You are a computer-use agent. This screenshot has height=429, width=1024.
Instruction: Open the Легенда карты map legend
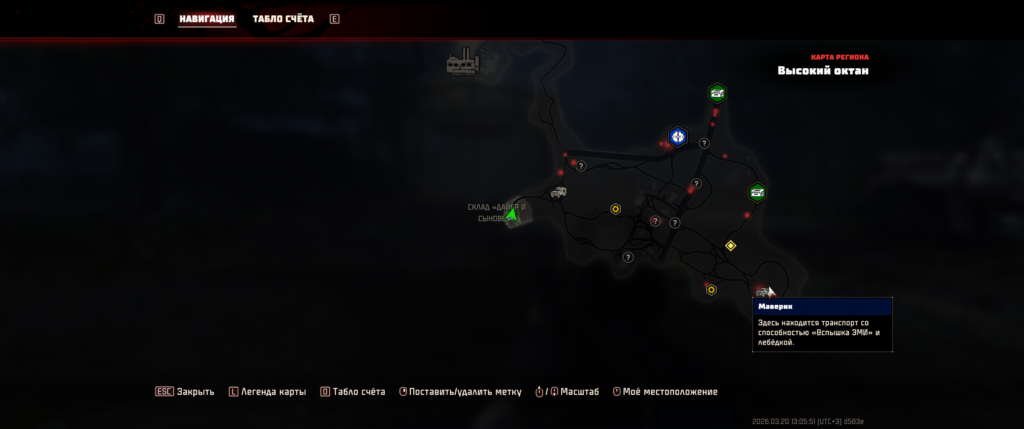(x=266, y=392)
